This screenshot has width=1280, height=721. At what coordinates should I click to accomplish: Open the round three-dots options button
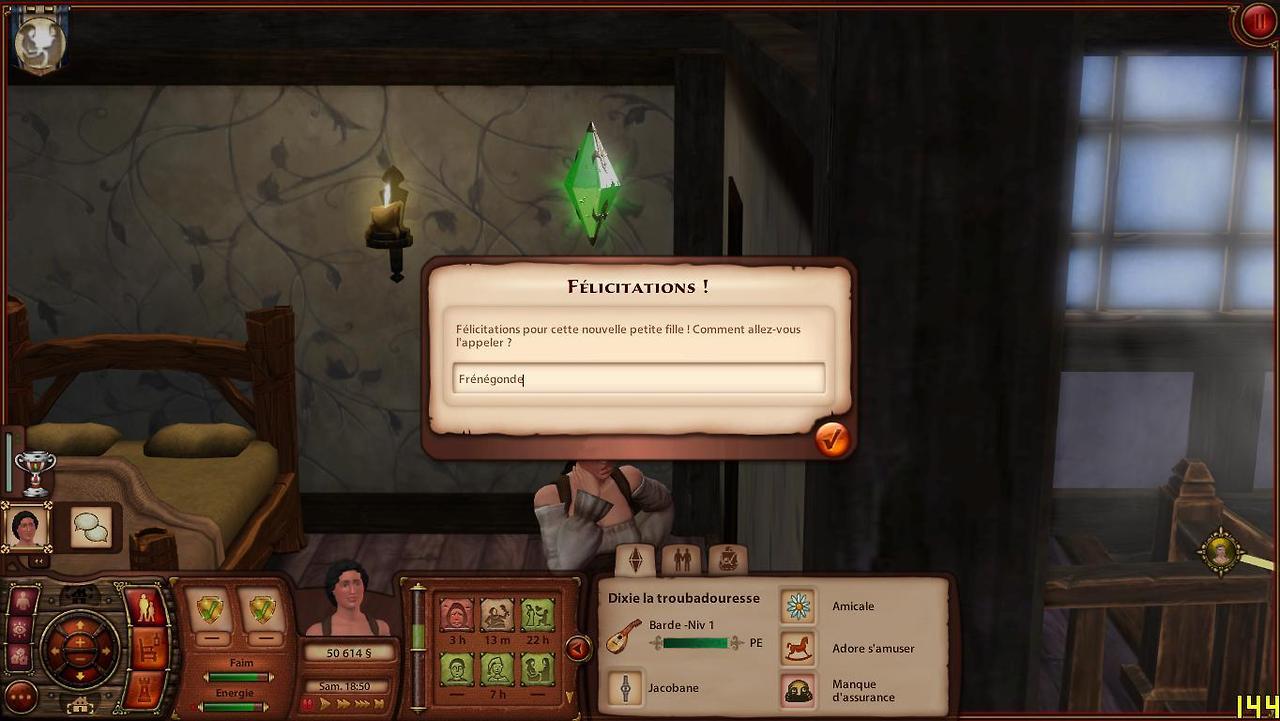(21, 696)
